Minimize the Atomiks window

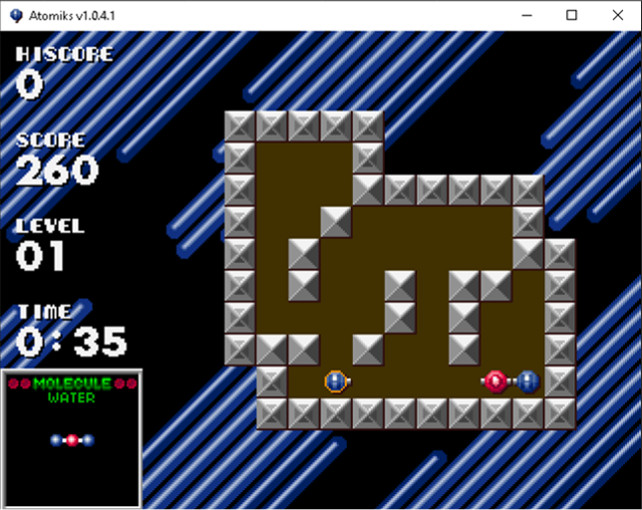(x=526, y=15)
